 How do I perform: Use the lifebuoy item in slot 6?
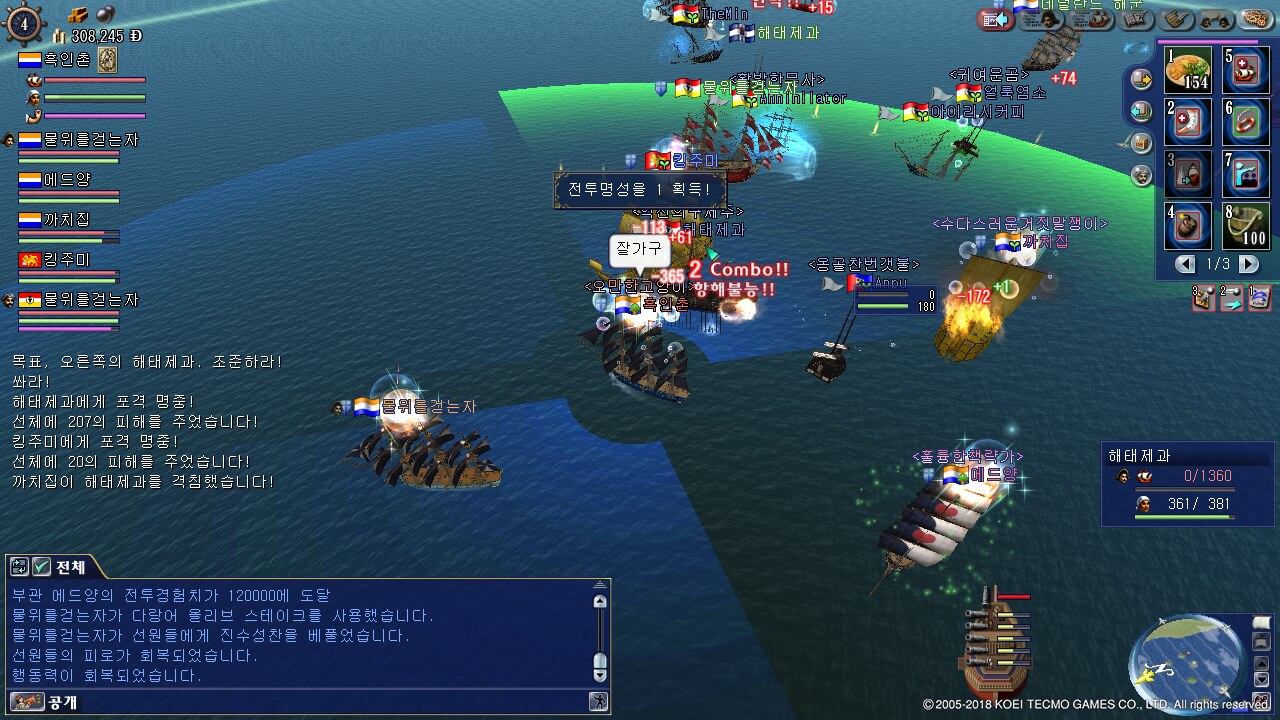(x=1246, y=122)
